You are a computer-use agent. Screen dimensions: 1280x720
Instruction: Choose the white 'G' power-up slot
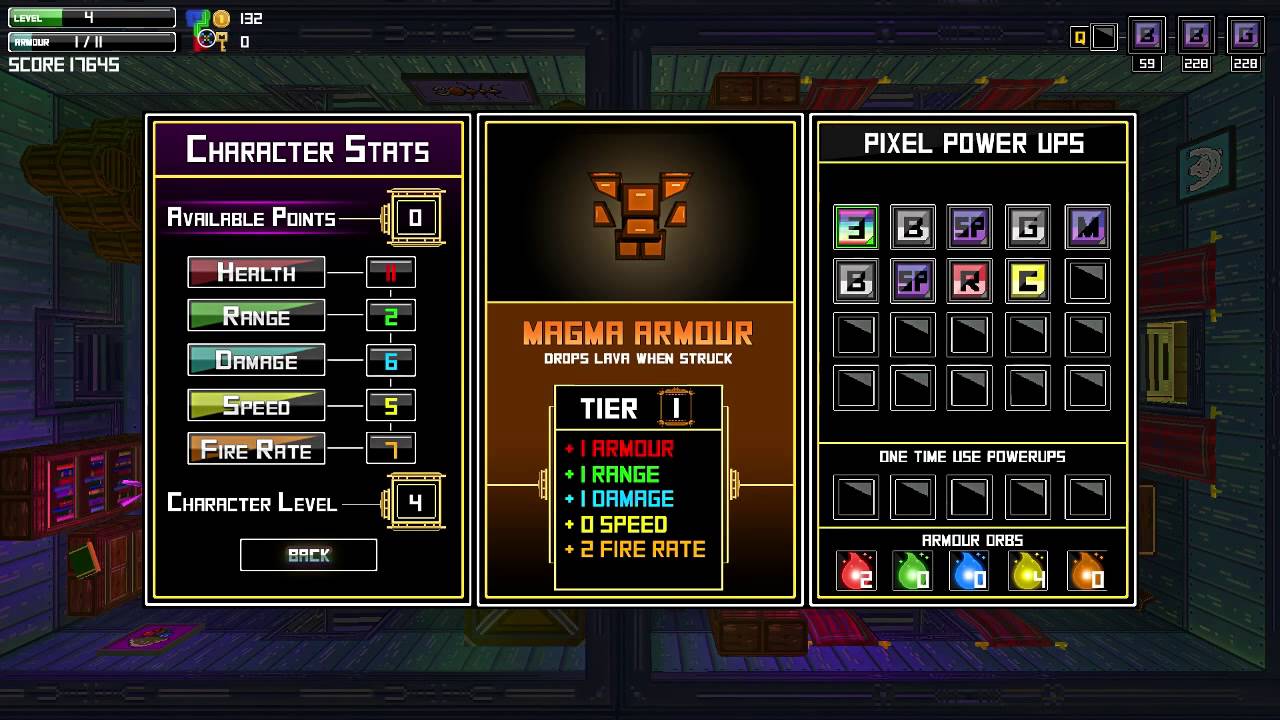[1028, 227]
